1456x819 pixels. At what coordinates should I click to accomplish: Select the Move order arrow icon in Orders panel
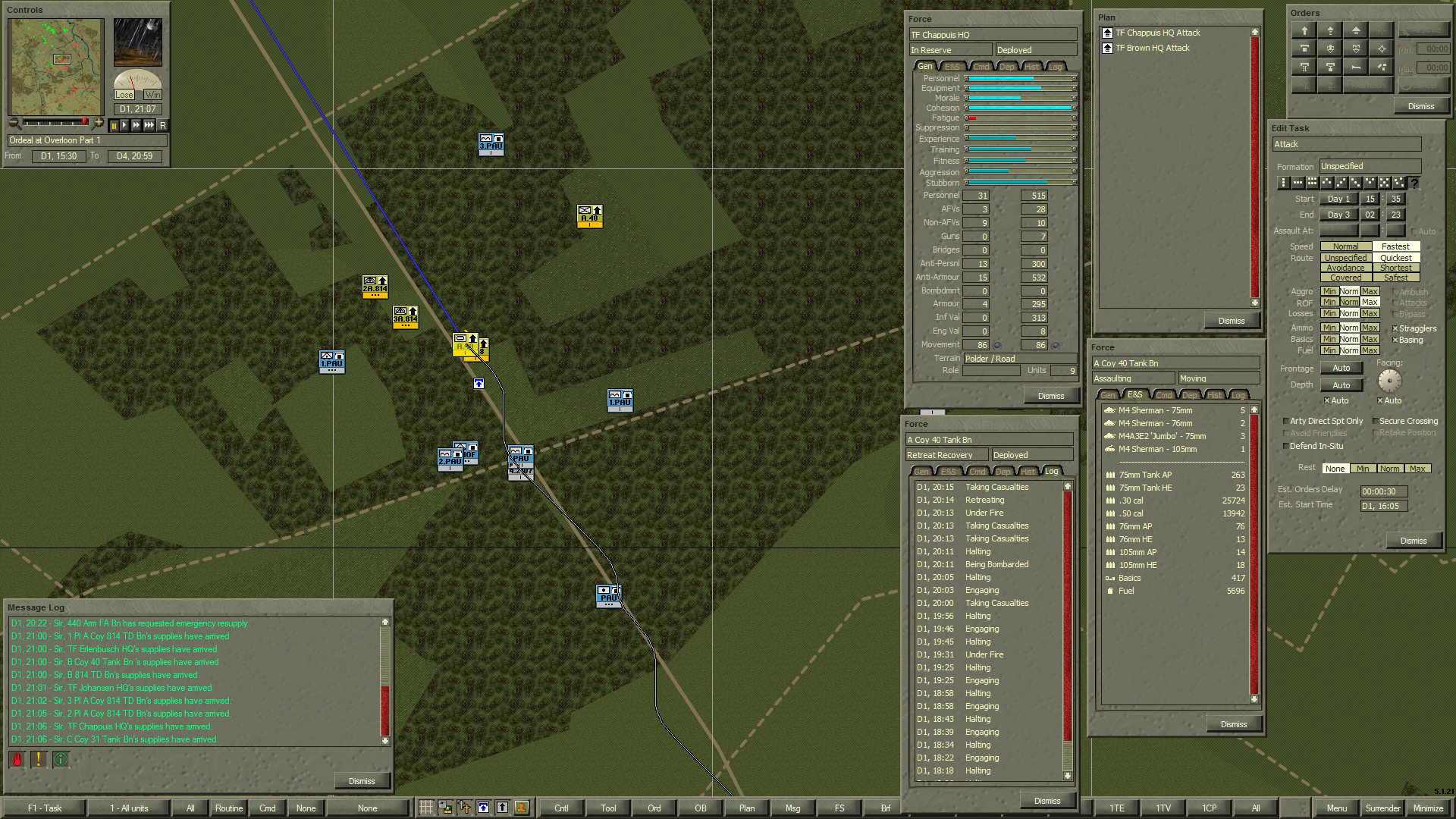point(1304,30)
